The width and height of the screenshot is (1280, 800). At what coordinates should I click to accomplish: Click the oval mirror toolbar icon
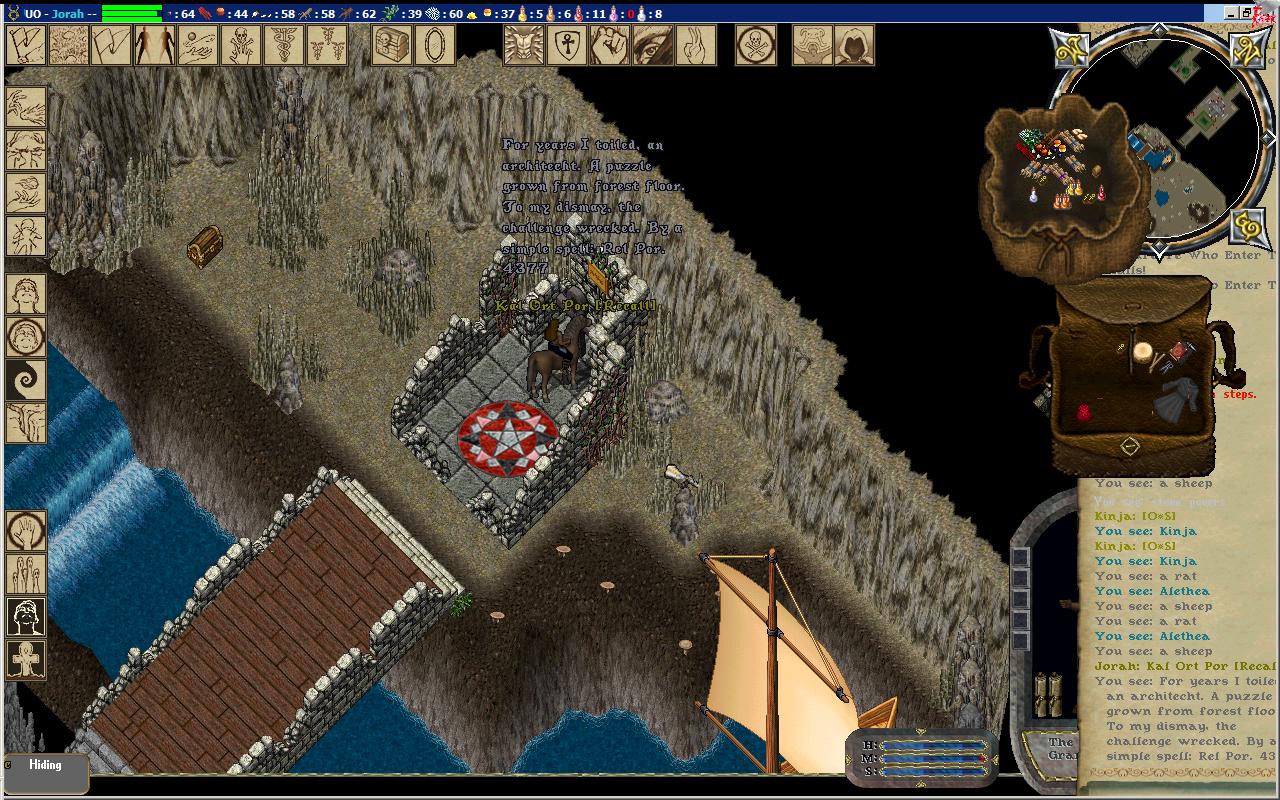435,45
